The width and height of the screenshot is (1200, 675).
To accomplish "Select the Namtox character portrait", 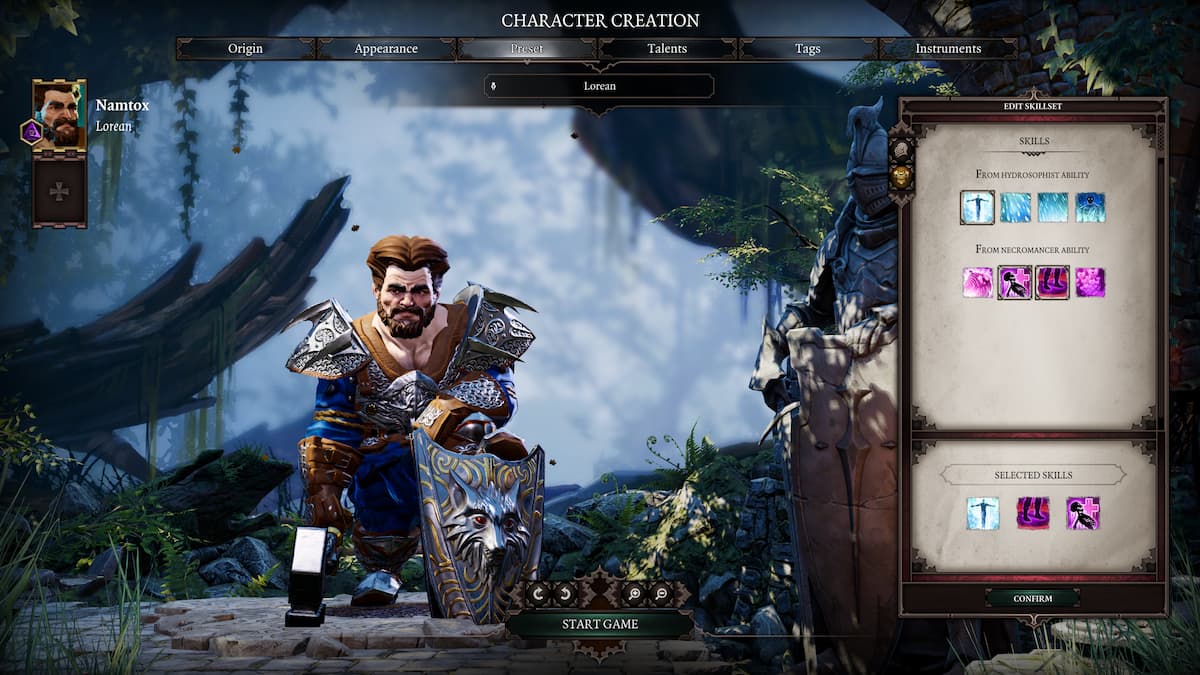I will pos(59,115).
